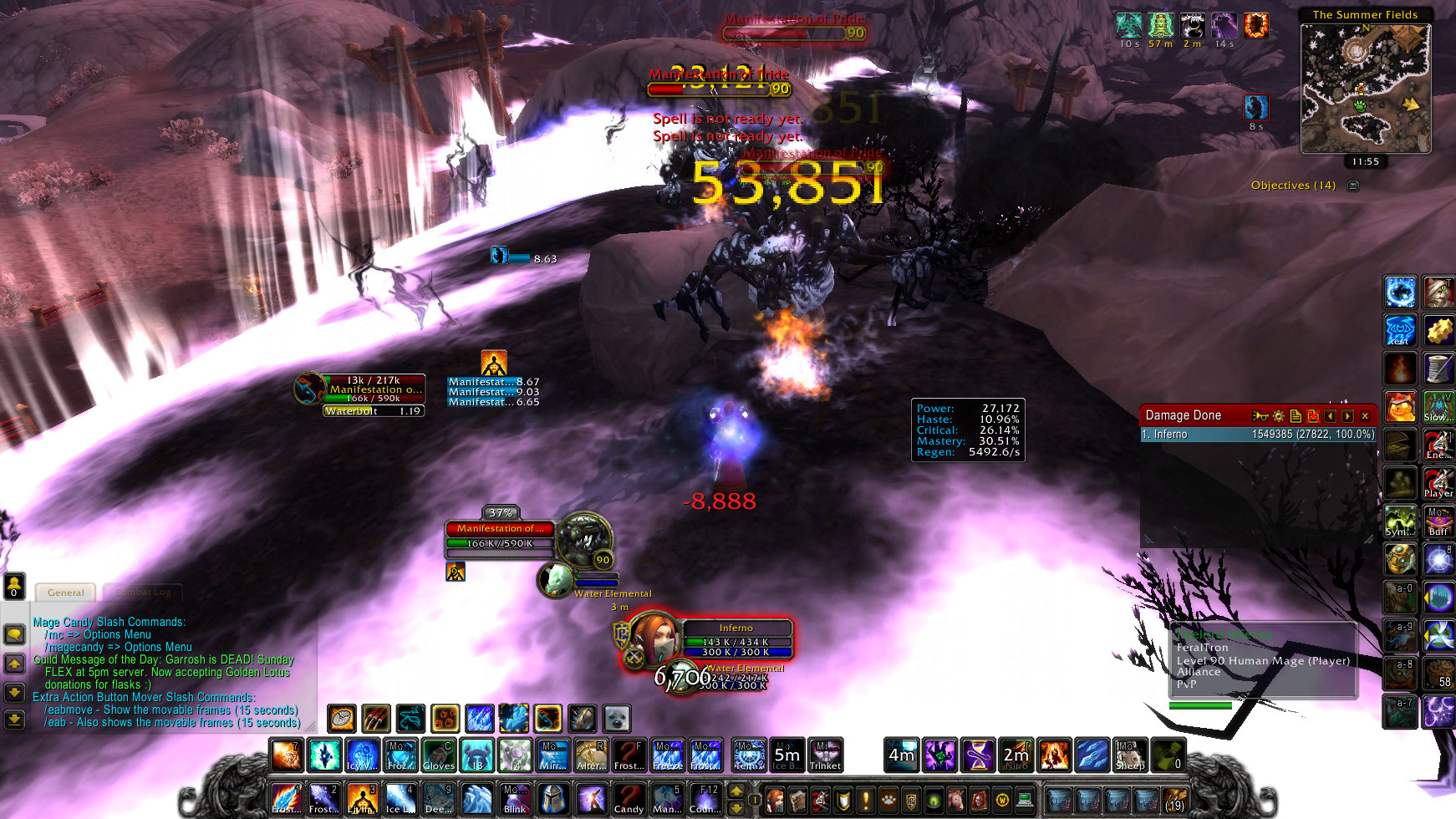Use the Icy Veins ability
This screenshot has height=819, width=1456.
point(361,755)
